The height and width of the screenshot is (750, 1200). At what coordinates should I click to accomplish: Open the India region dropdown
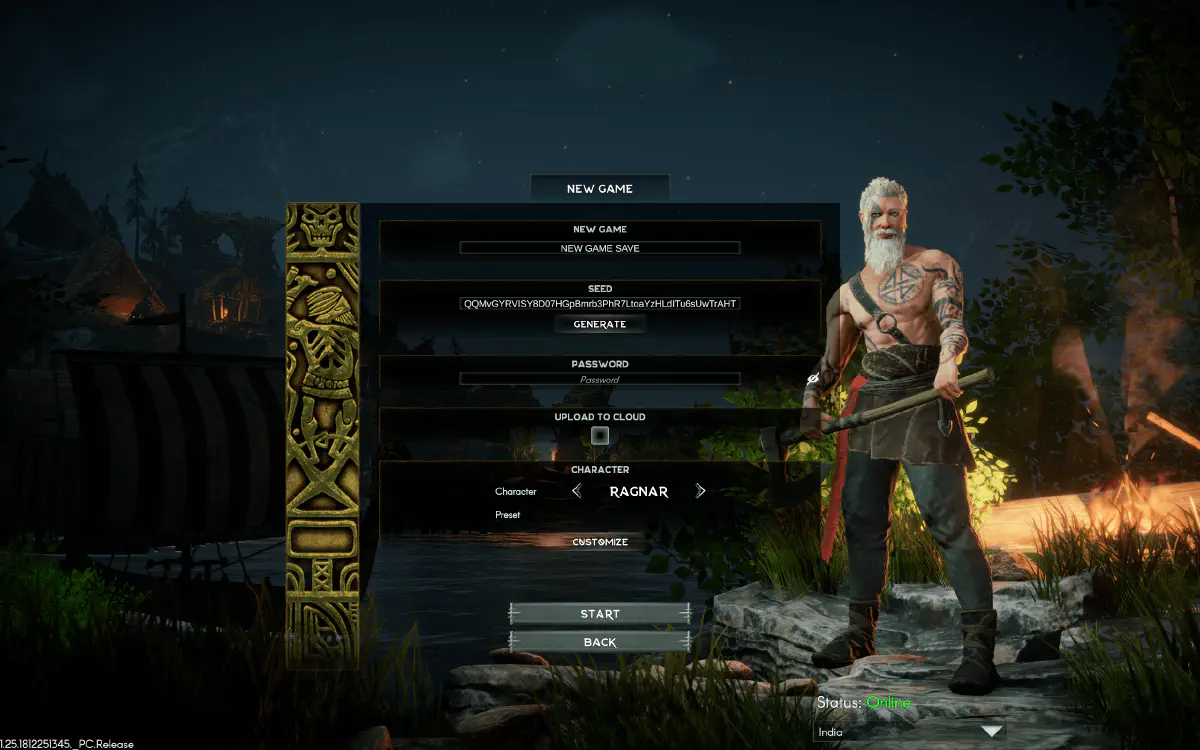[x=909, y=732]
